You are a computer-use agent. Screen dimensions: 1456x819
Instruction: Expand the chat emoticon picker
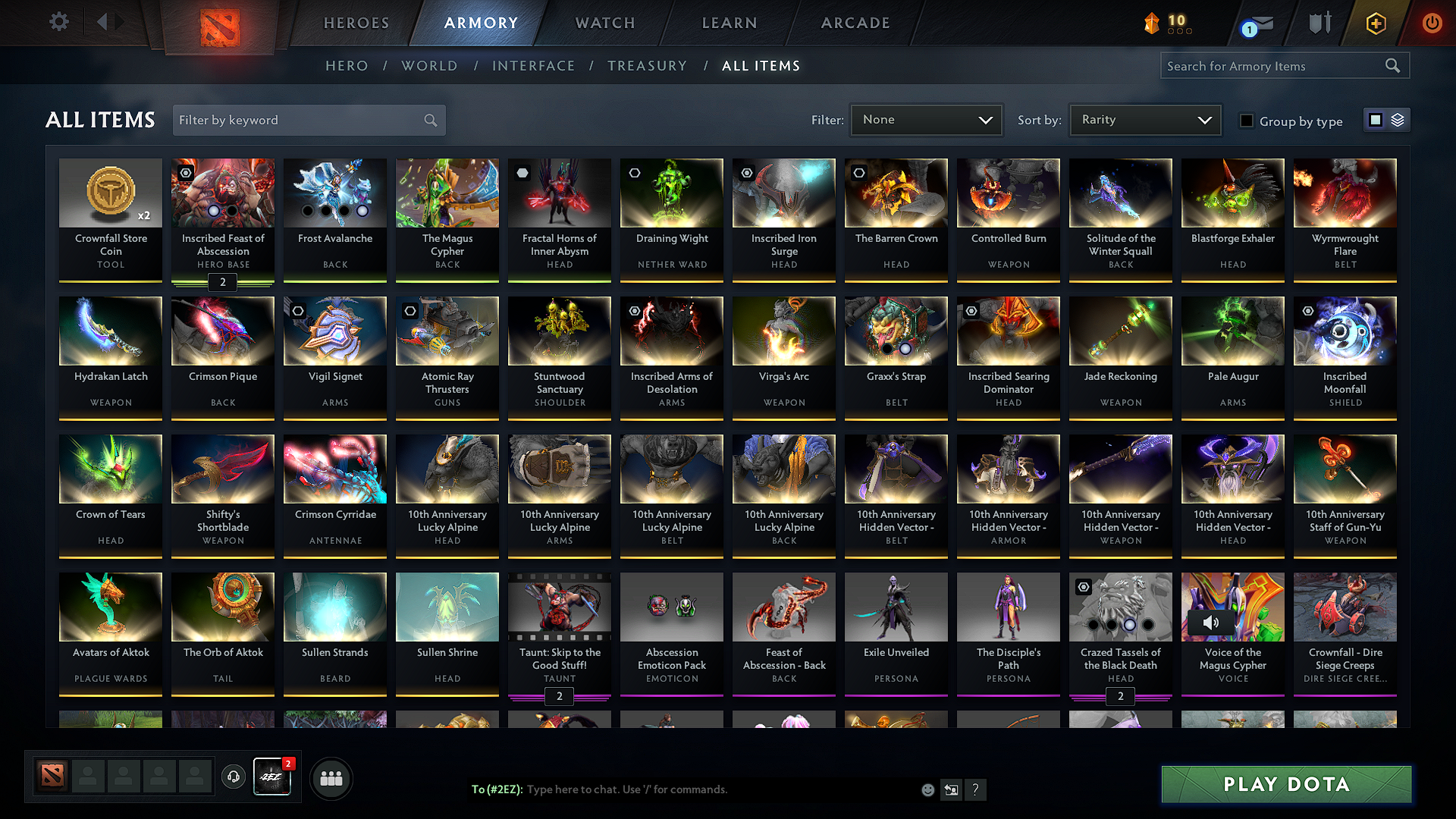[x=927, y=789]
